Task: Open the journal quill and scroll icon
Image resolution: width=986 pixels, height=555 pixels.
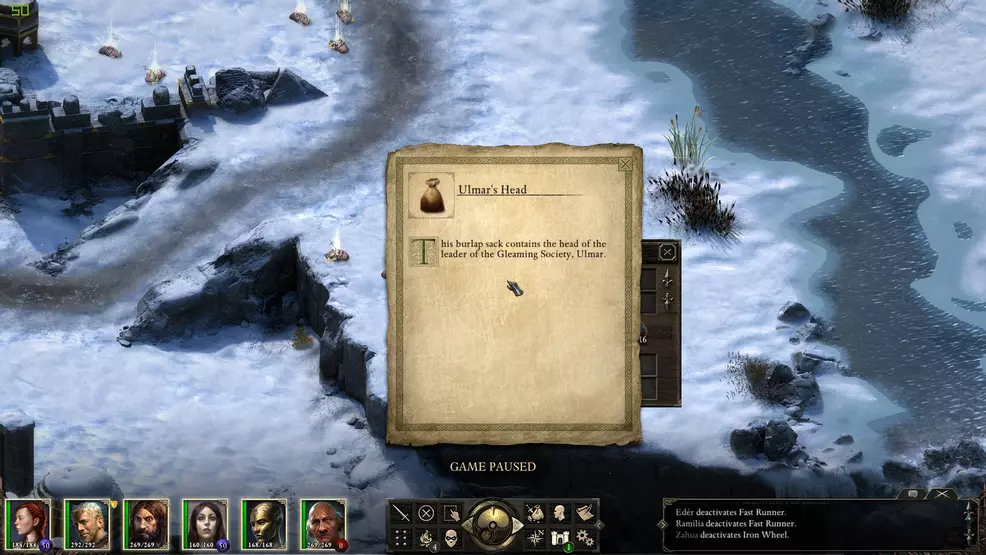Action: (586, 514)
